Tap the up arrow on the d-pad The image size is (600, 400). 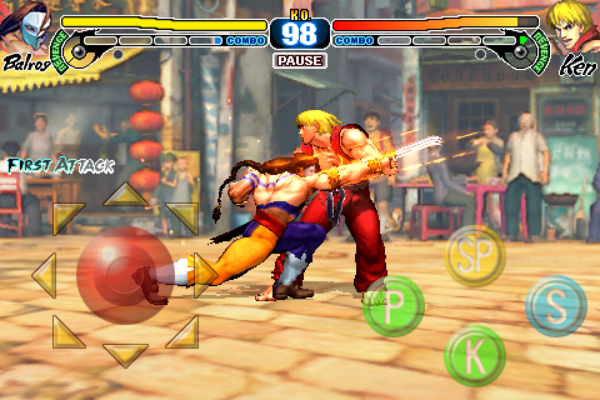coord(126,193)
